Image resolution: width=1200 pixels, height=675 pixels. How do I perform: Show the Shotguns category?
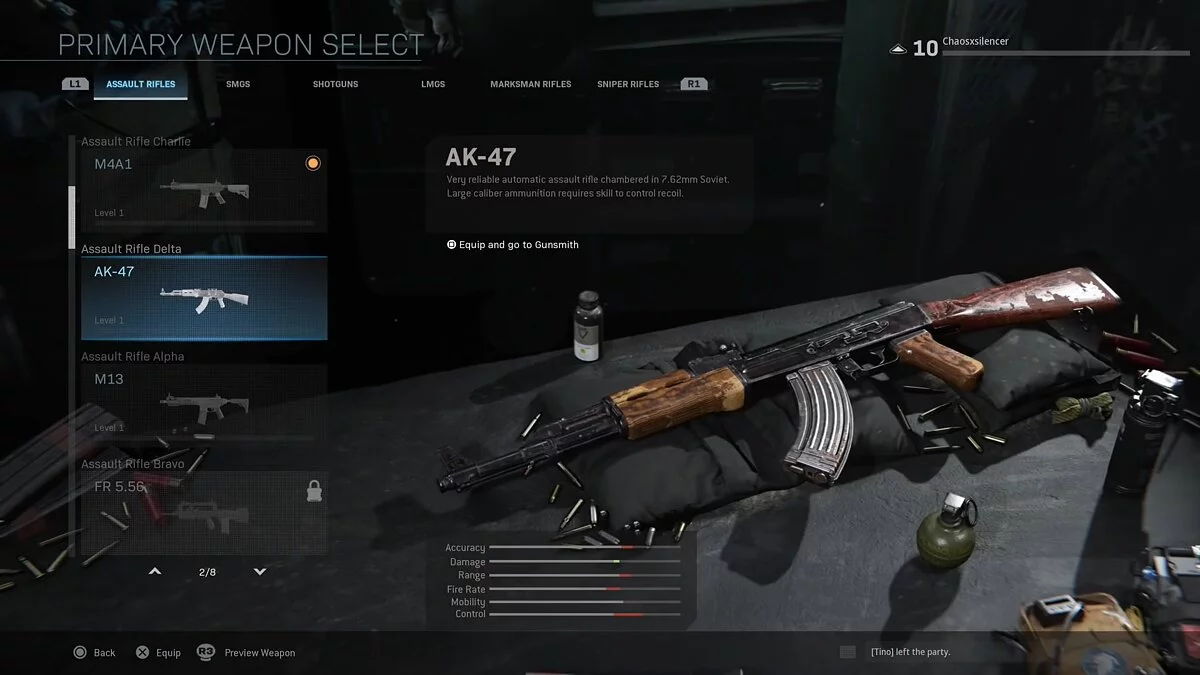pos(335,84)
